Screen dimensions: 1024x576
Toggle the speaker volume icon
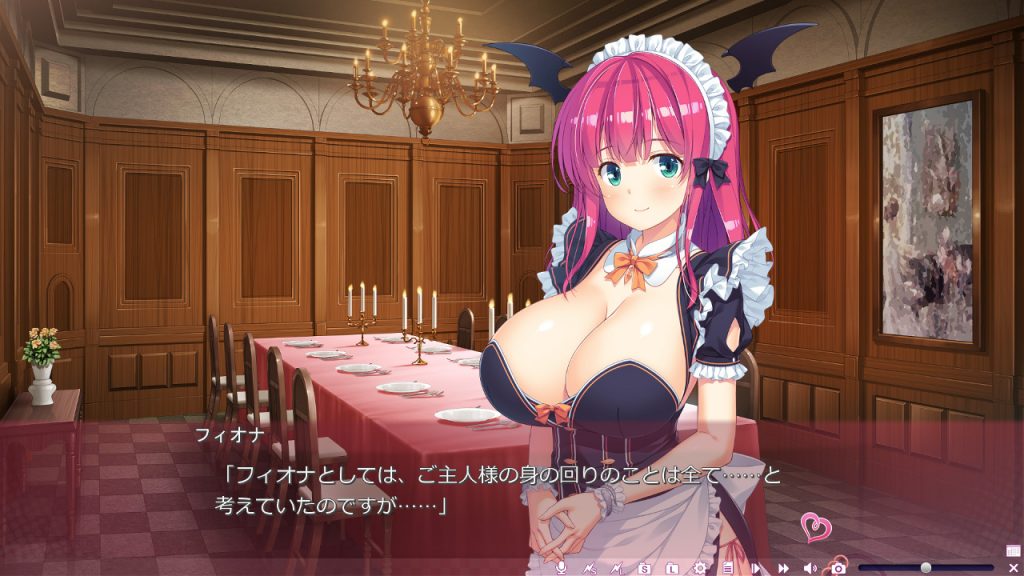(x=810, y=568)
